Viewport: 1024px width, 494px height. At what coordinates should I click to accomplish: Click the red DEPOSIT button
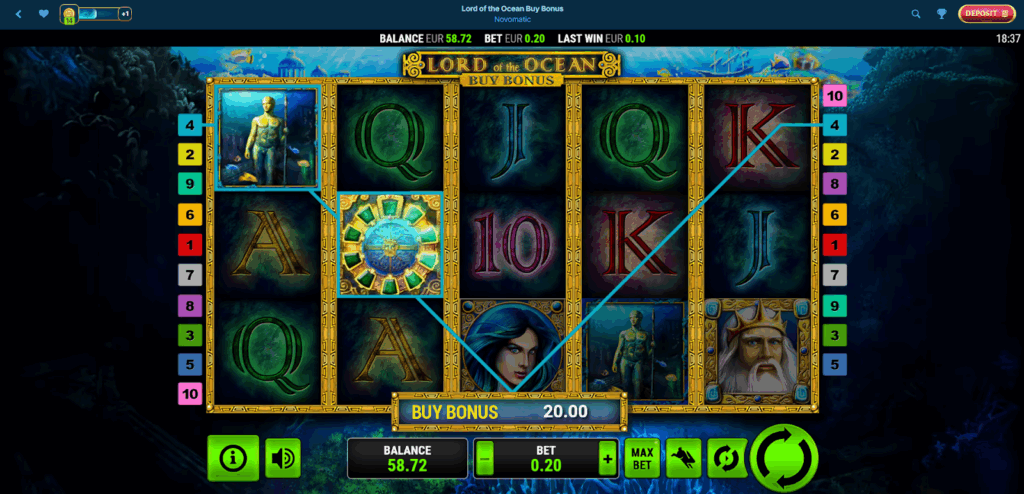coord(986,14)
